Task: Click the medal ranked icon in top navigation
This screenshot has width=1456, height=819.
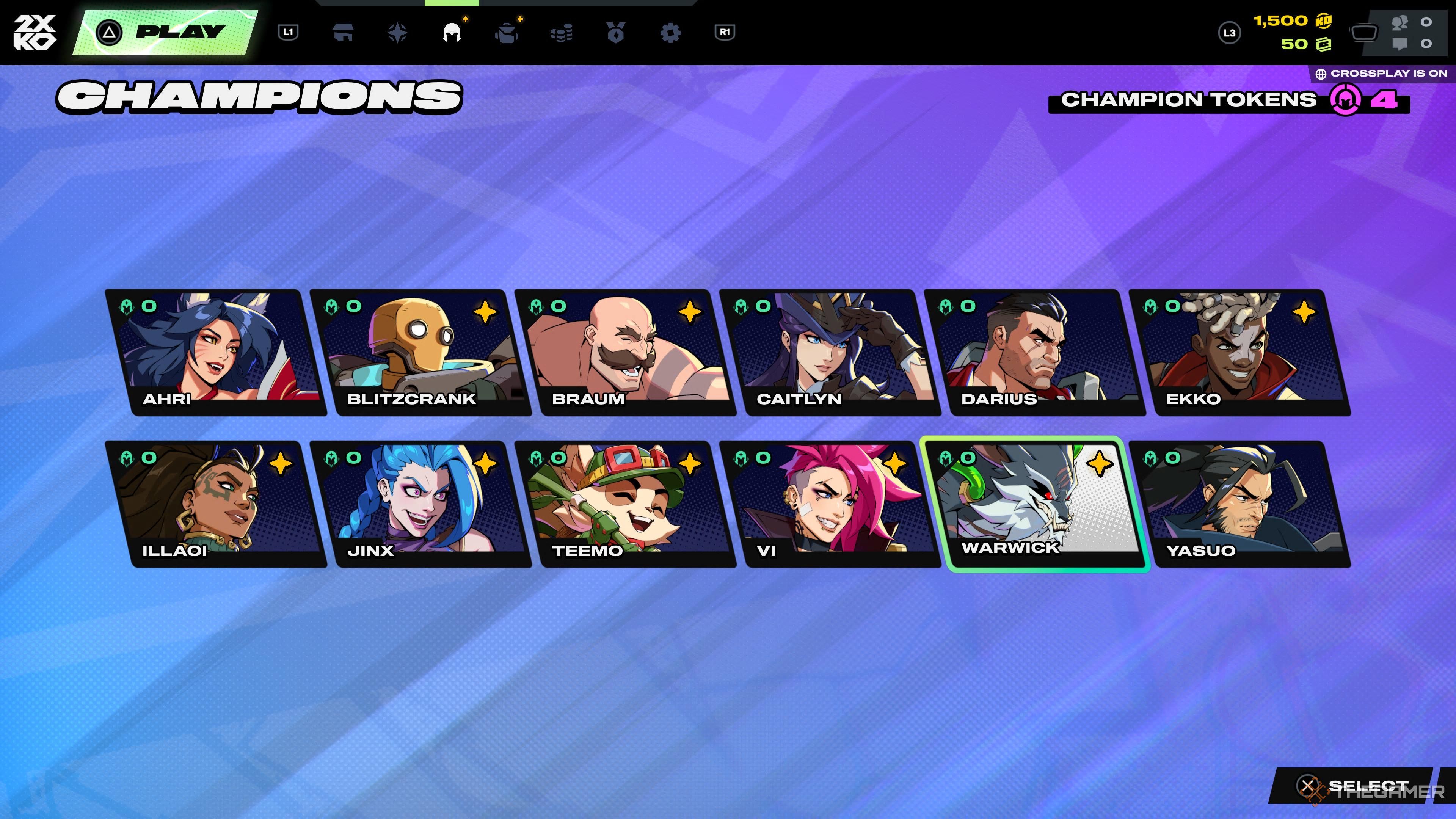Action: pos(617,33)
